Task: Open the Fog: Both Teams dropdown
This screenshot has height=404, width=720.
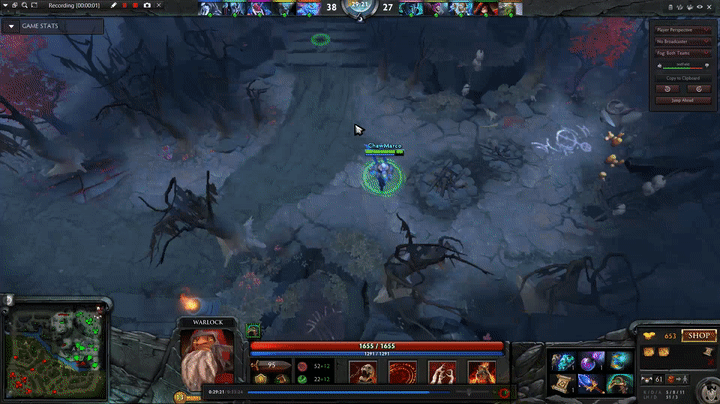Action: pos(683,53)
